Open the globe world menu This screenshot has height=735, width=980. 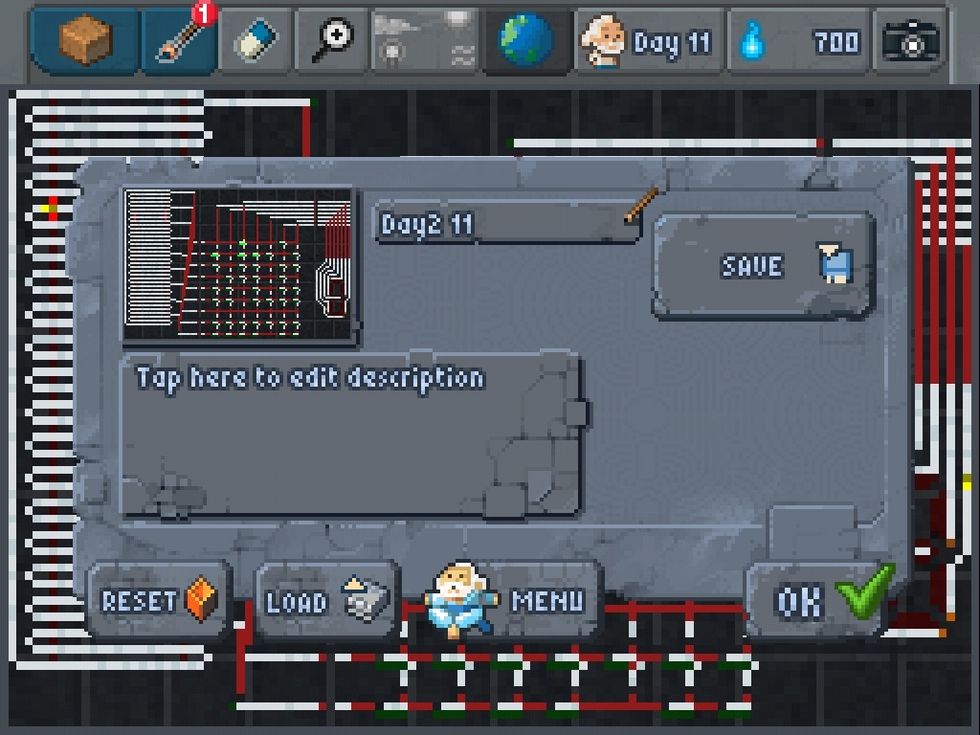[x=527, y=42]
